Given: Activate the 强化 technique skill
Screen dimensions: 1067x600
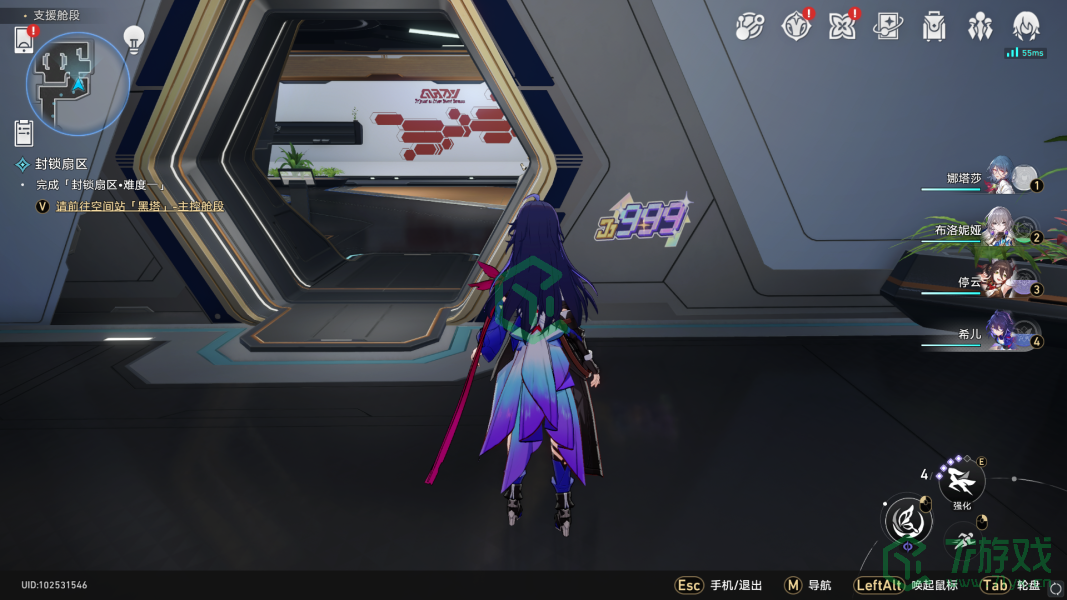Looking at the screenshot, I should tap(962, 481).
